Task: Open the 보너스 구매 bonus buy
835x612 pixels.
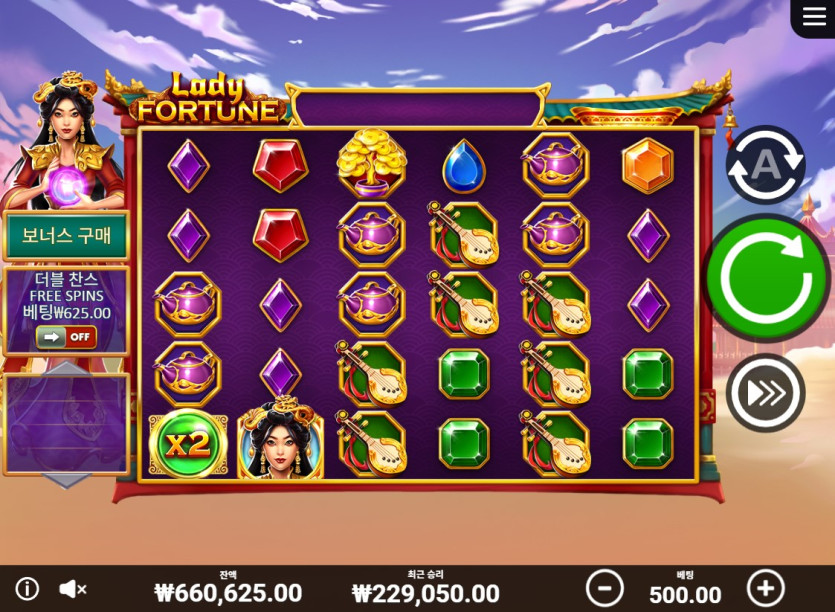Action: click(66, 237)
